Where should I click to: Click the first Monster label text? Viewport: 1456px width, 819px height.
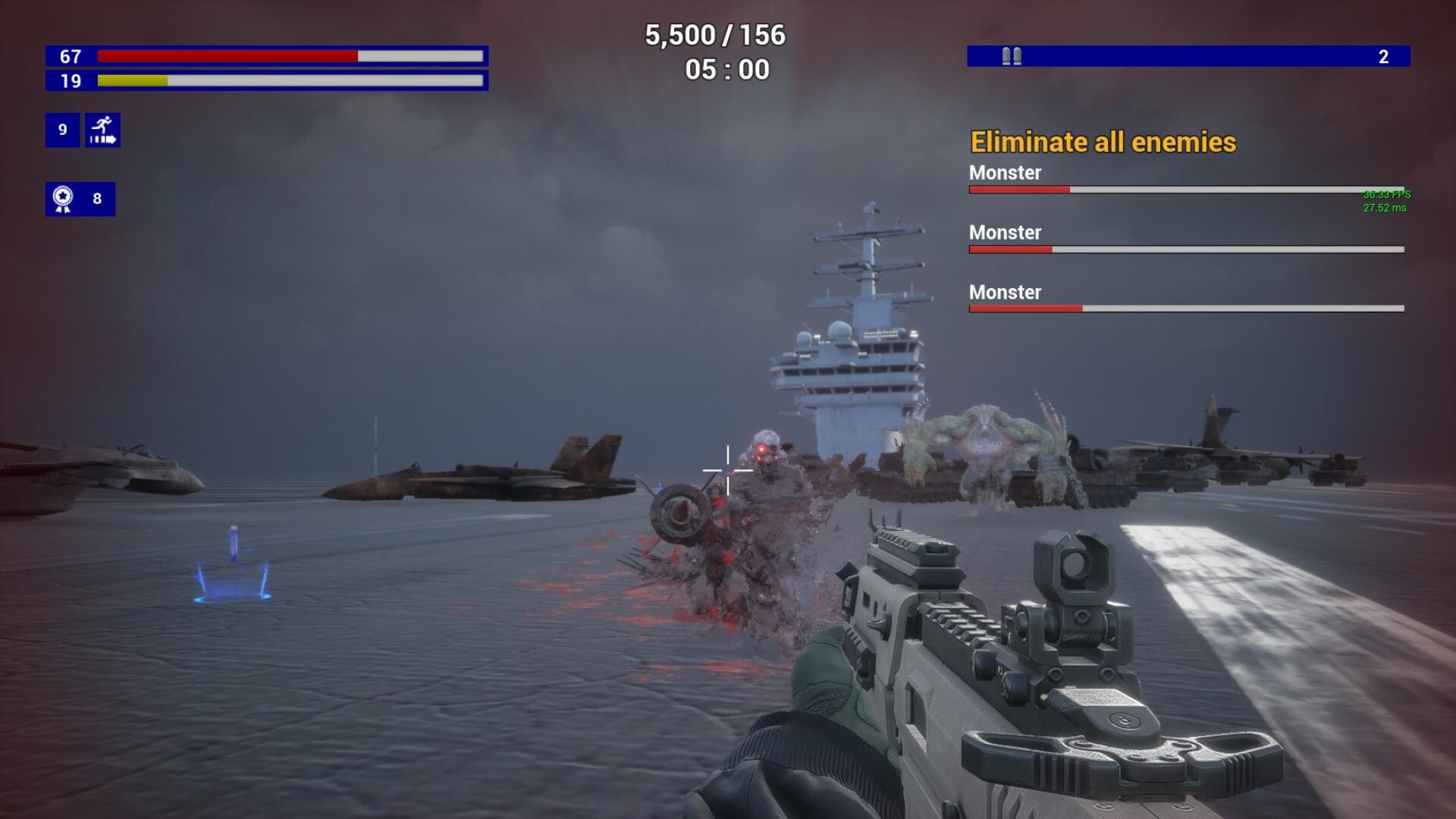(1006, 173)
